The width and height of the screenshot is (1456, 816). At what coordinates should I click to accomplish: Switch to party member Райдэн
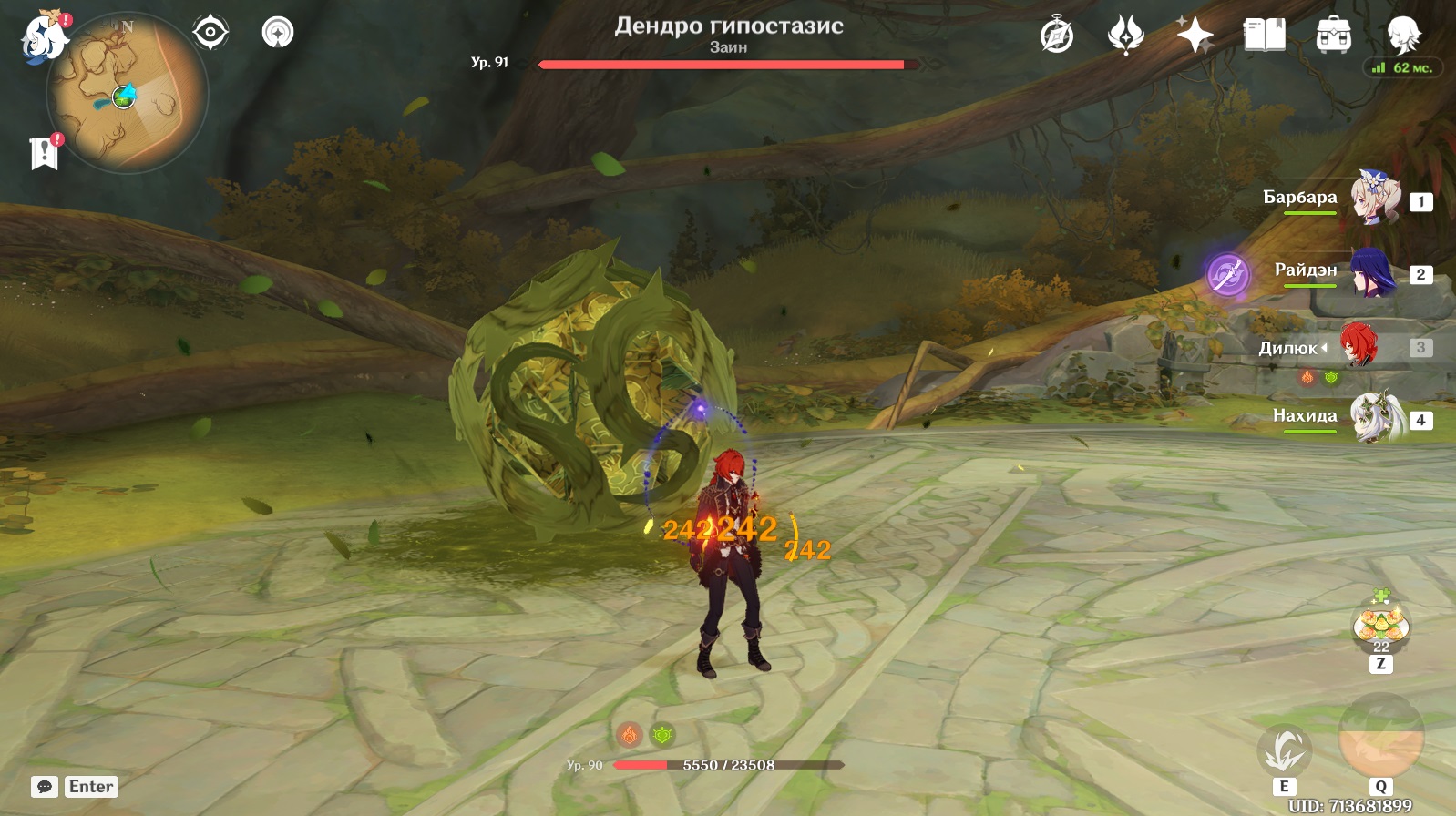(x=1373, y=271)
